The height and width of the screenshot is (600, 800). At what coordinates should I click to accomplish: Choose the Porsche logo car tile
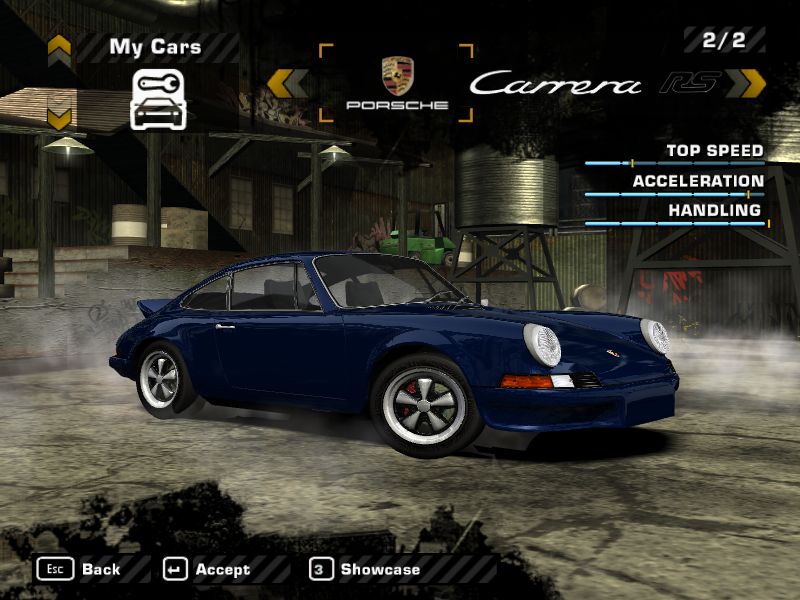pyautogui.click(x=396, y=84)
